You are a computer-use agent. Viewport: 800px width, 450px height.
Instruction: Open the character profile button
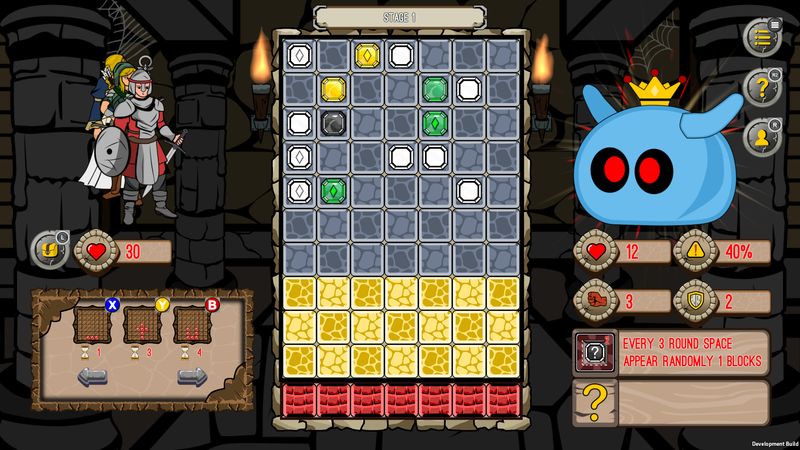point(762,137)
